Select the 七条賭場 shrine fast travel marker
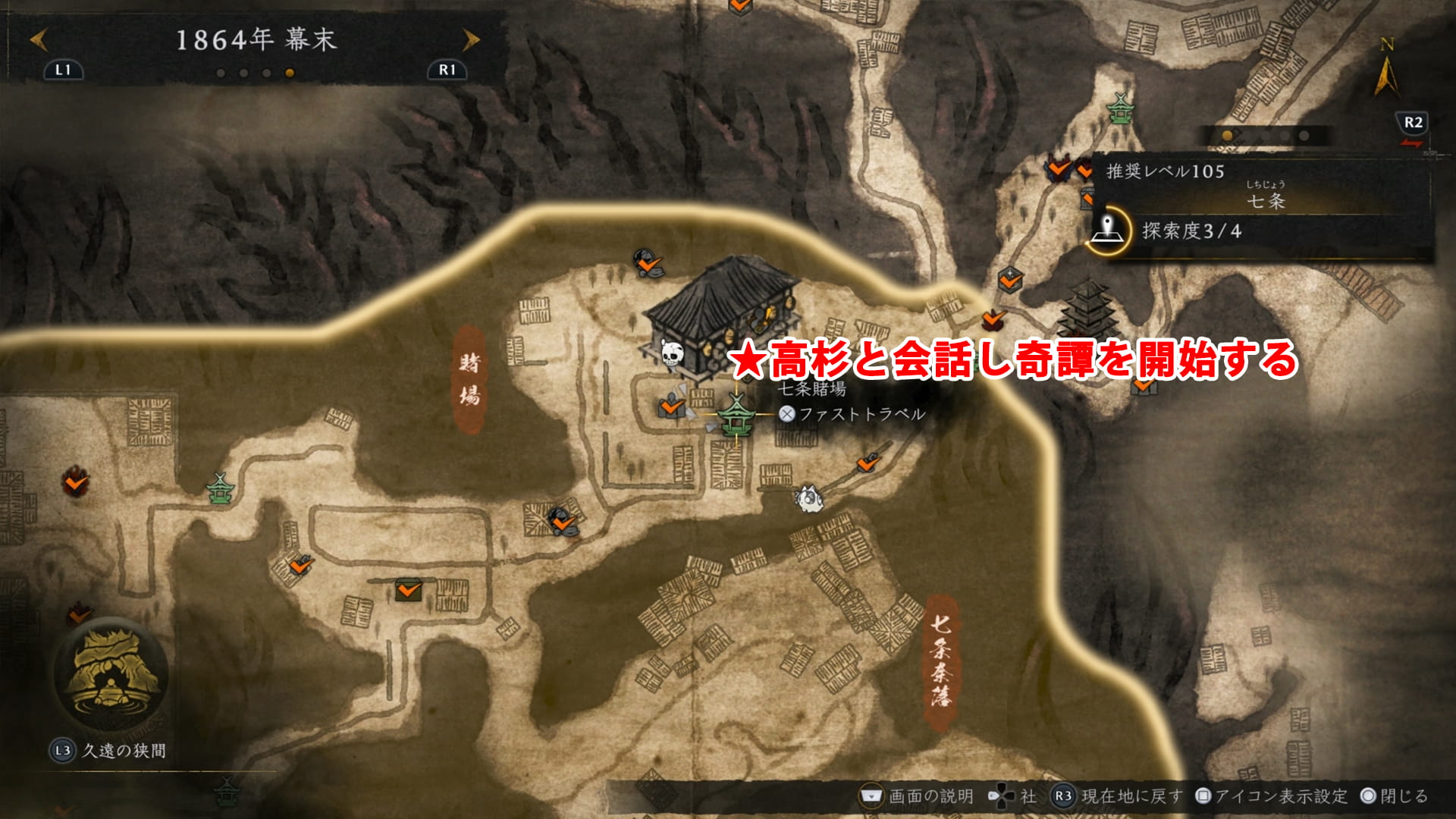 coord(735,414)
